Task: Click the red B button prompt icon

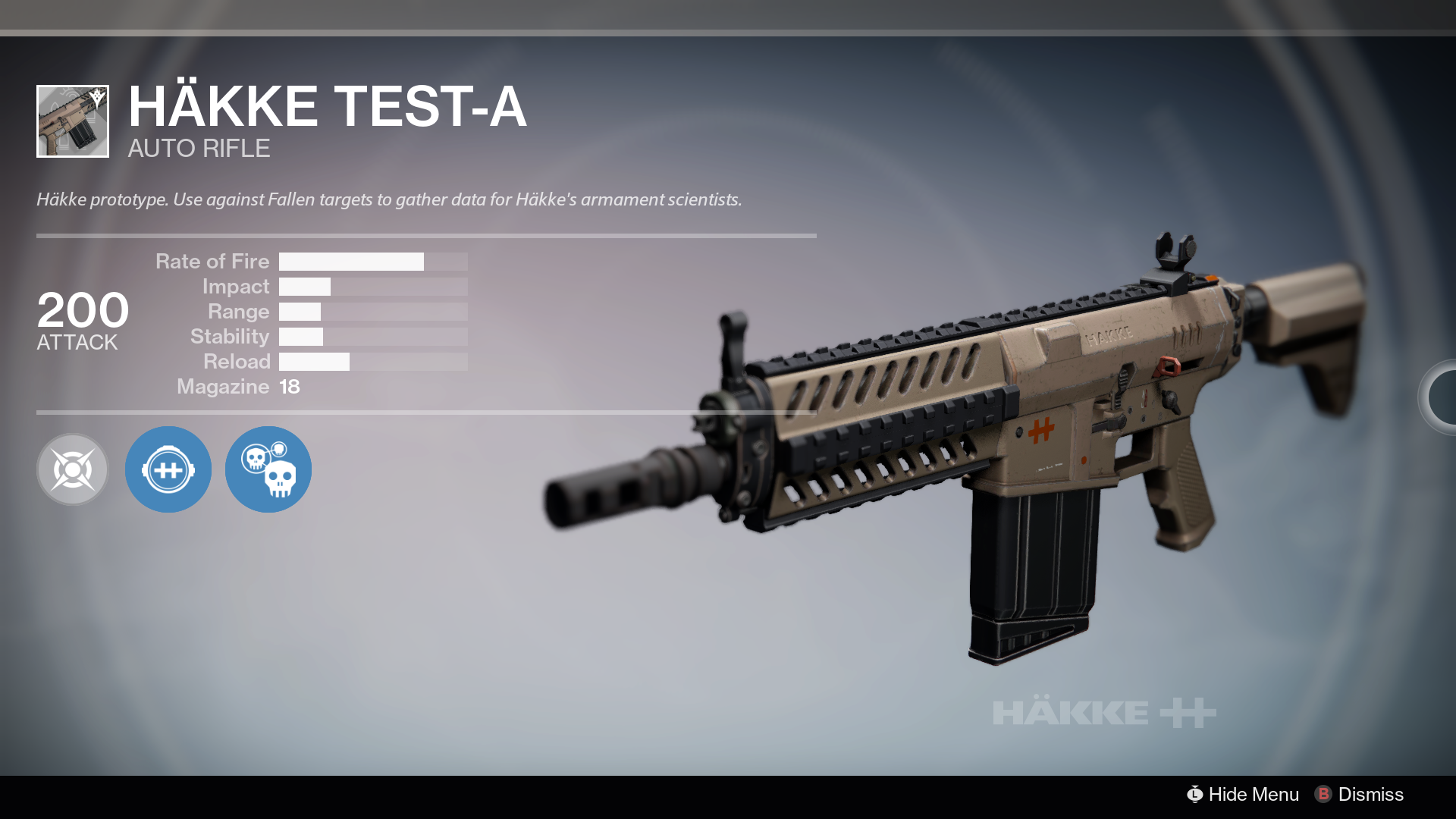Action: (x=1325, y=795)
